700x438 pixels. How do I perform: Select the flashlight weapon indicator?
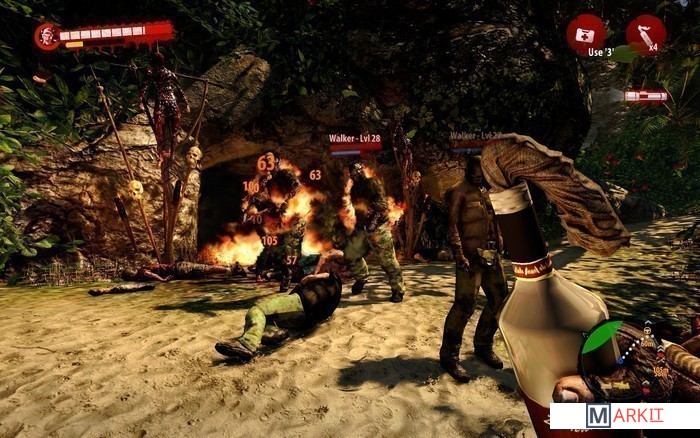[x=645, y=96]
